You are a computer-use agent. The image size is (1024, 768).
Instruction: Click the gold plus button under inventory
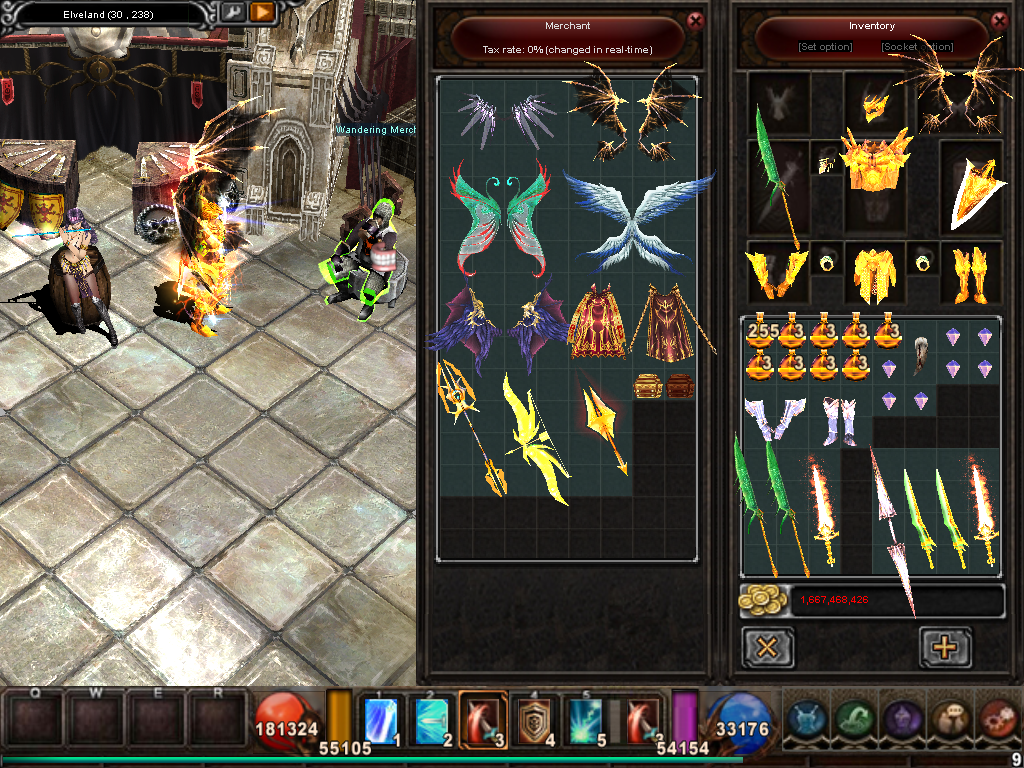click(x=944, y=647)
